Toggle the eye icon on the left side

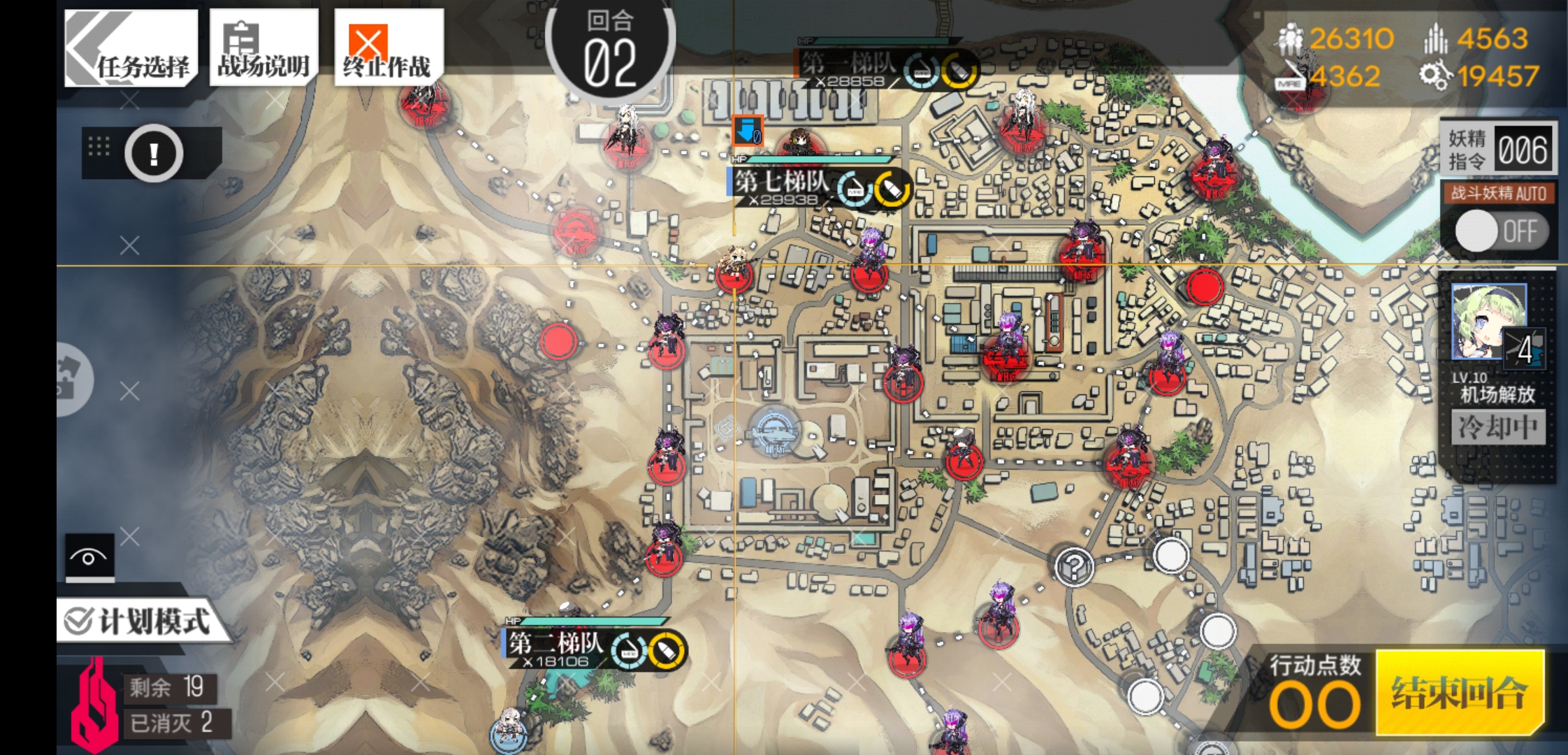pos(88,556)
